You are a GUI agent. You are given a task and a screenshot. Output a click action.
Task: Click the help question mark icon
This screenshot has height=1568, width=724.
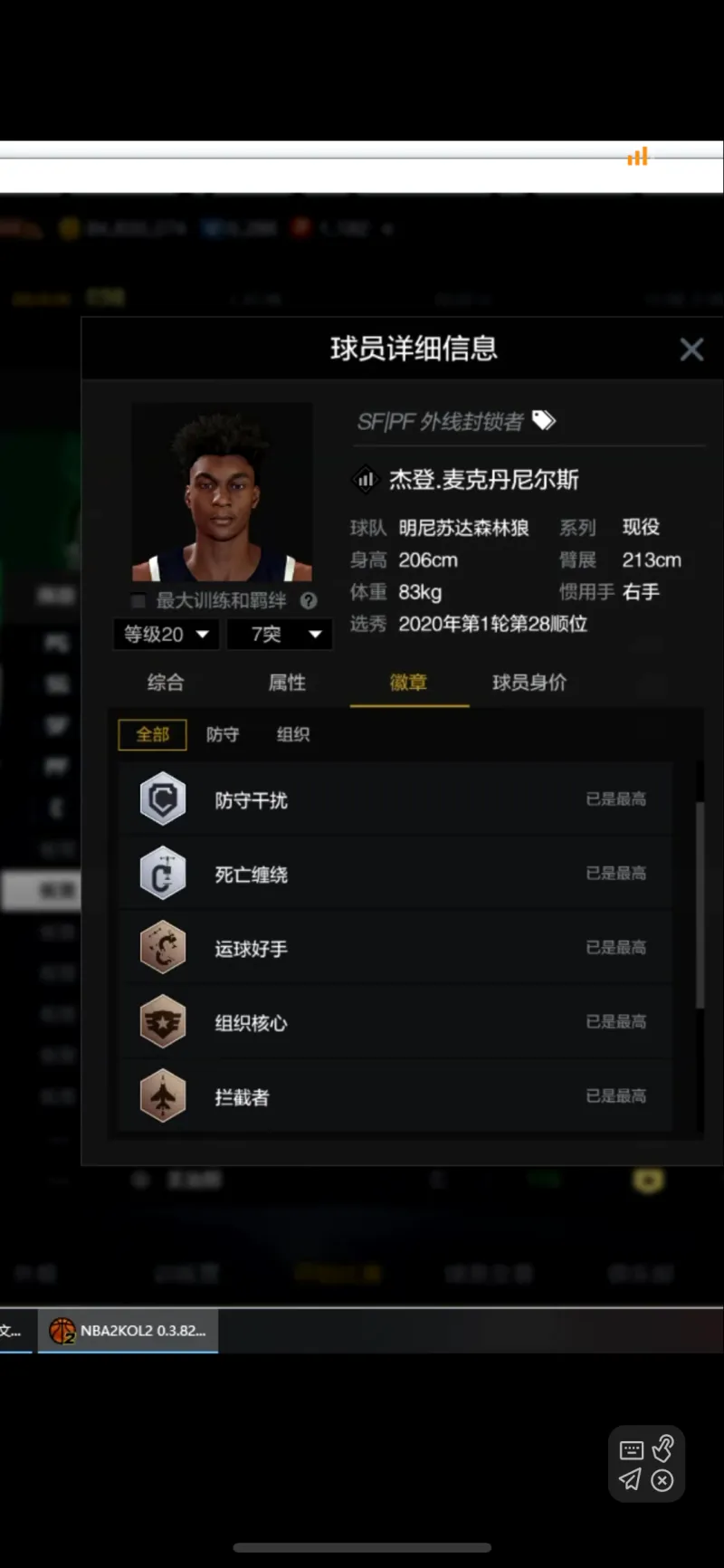[x=309, y=600]
